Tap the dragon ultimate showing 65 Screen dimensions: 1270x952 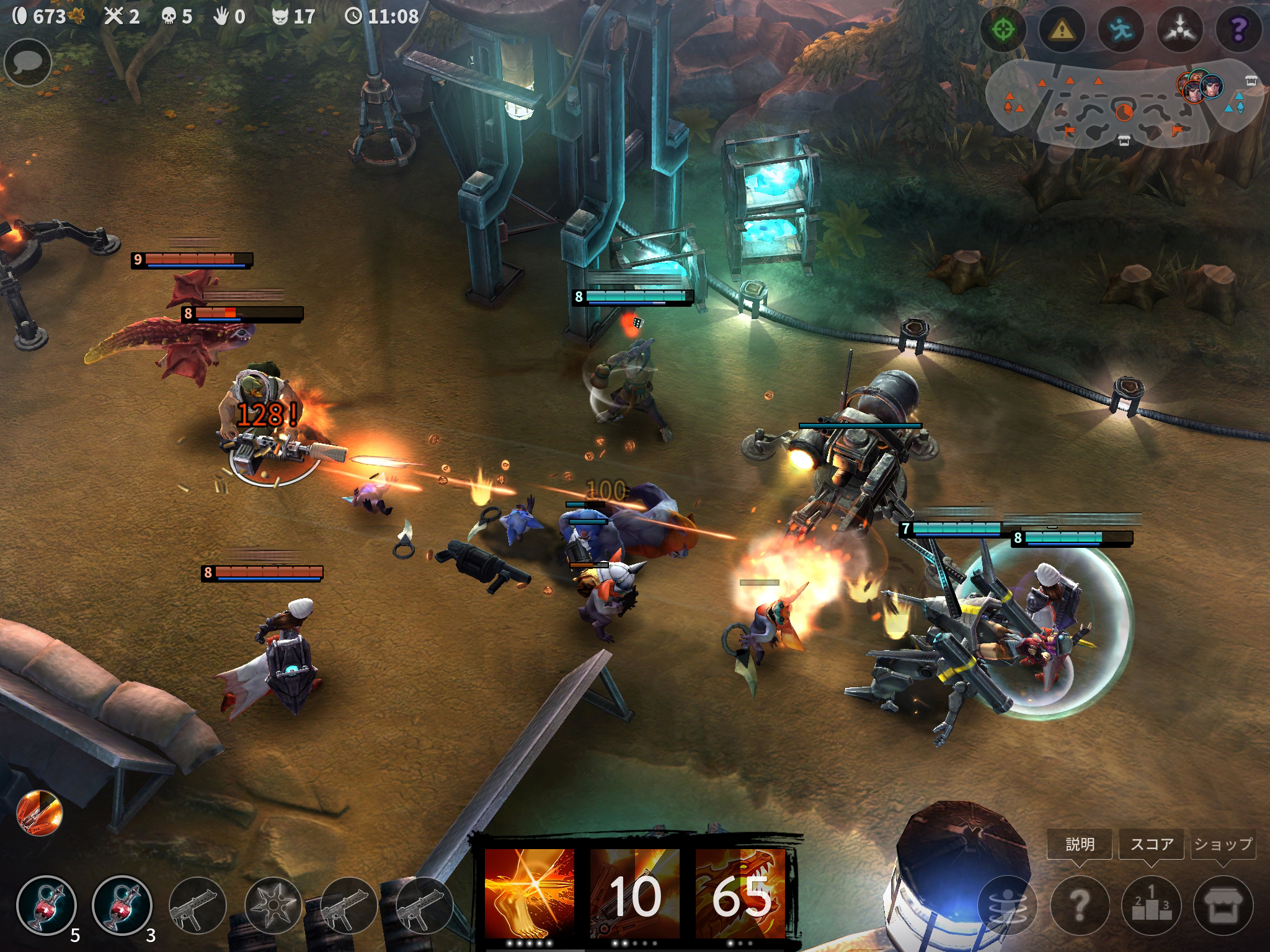(x=740, y=894)
